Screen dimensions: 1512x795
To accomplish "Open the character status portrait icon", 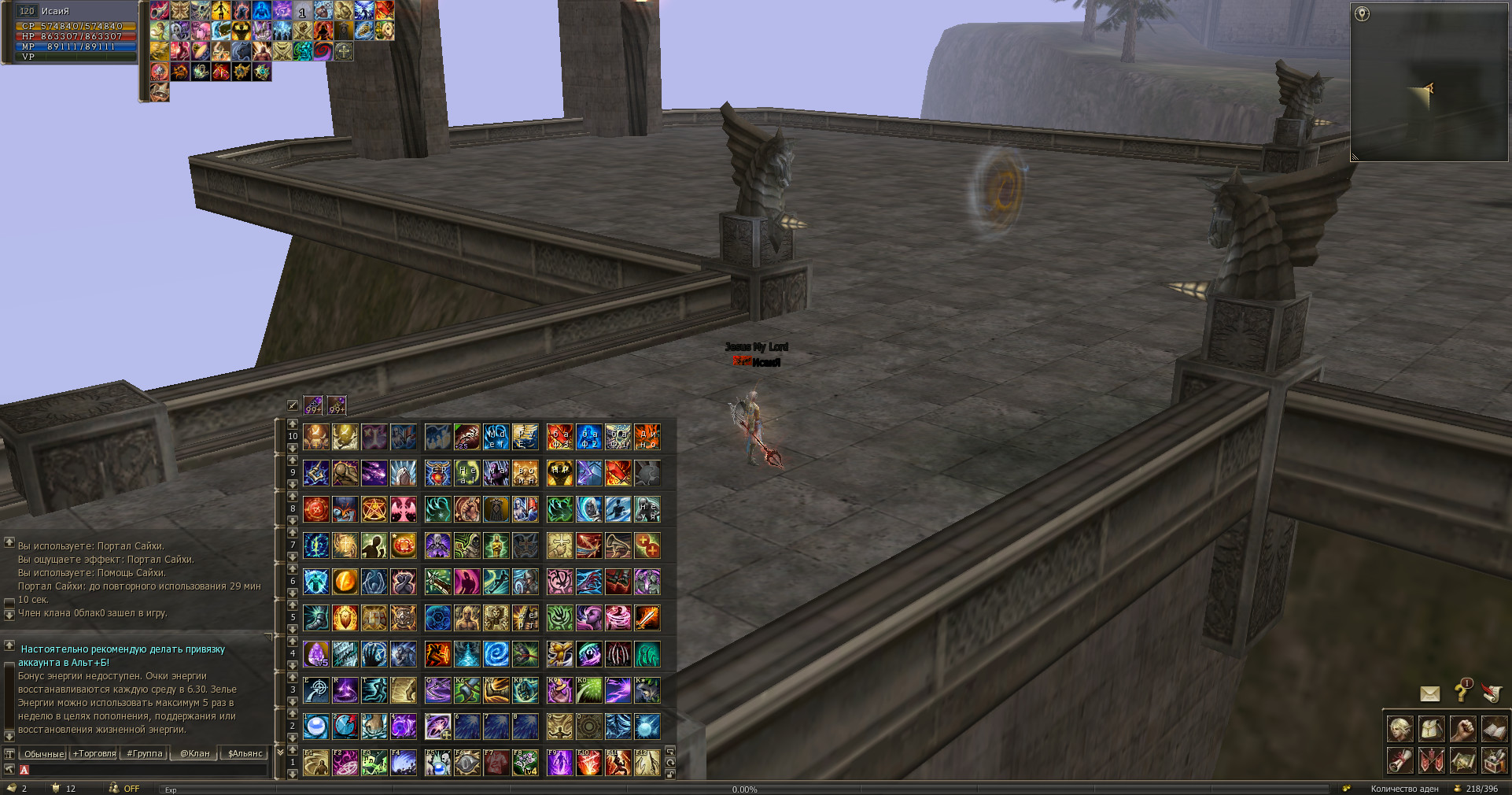I will (x=1400, y=730).
